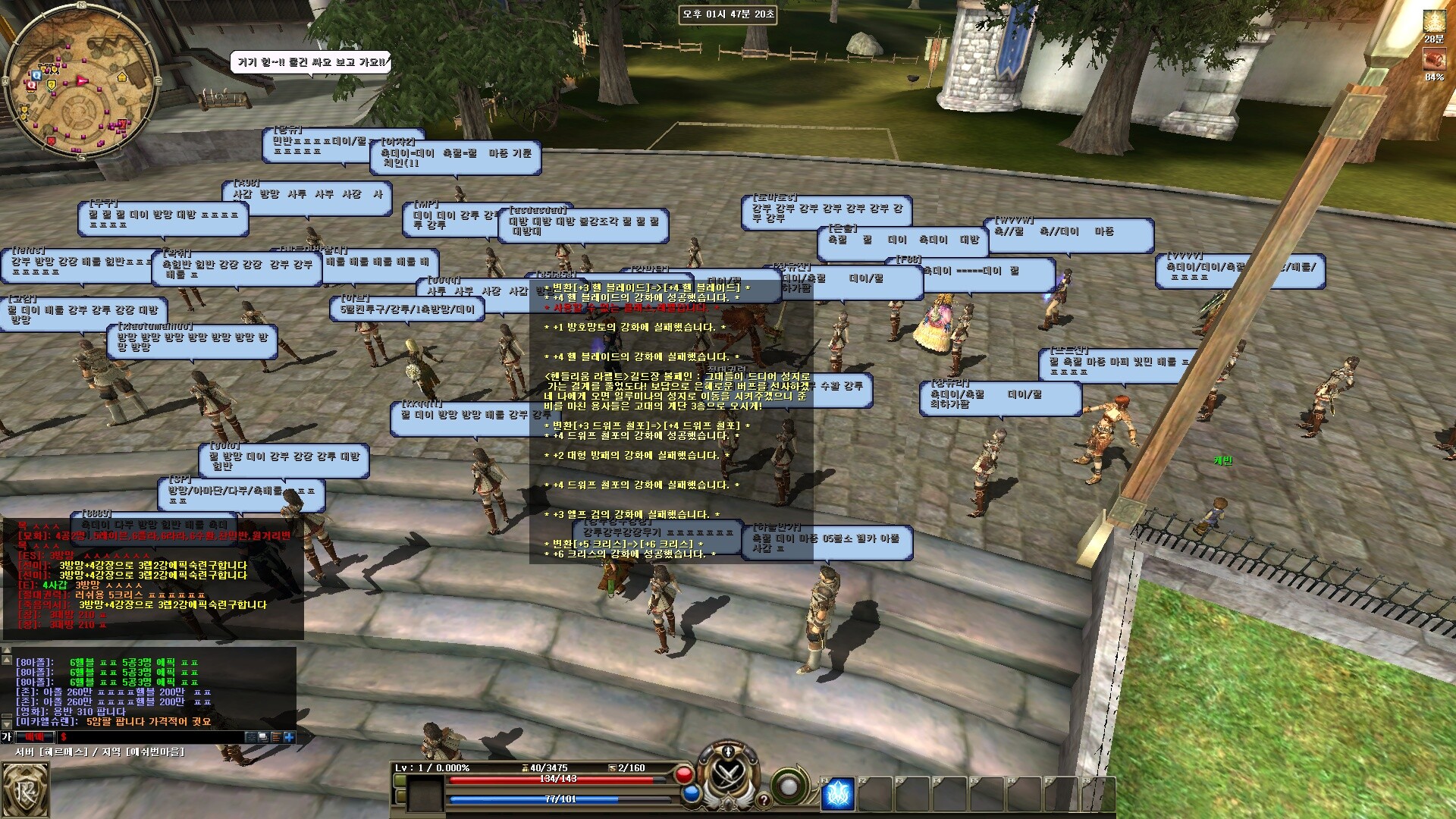
Task: Click the yellow house marker on minimap
Action: (x=122, y=77)
